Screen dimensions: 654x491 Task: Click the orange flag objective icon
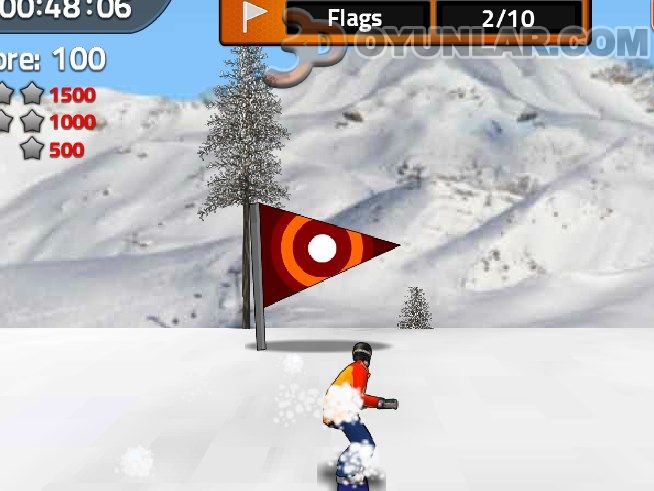(x=254, y=19)
